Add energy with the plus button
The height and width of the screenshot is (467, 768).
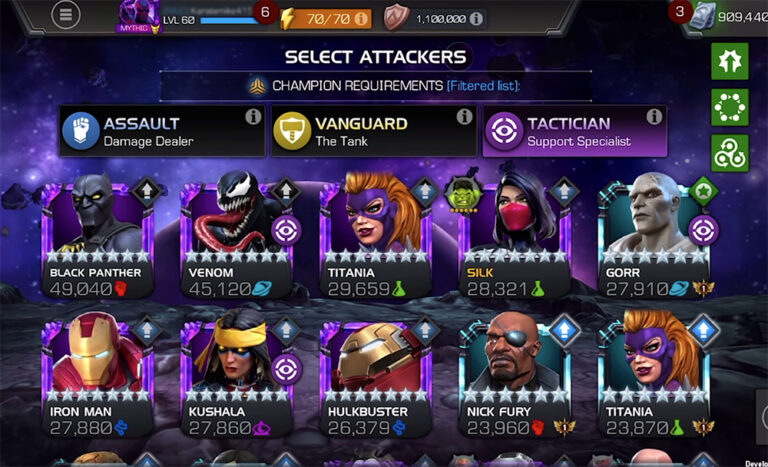(361, 18)
